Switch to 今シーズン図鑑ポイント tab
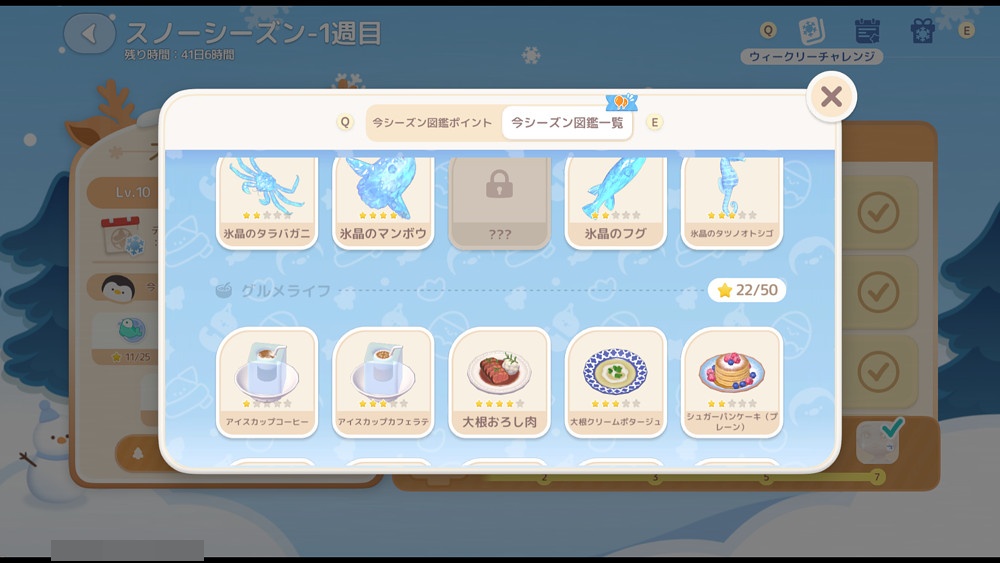The height and width of the screenshot is (563, 1000). pos(432,123)
